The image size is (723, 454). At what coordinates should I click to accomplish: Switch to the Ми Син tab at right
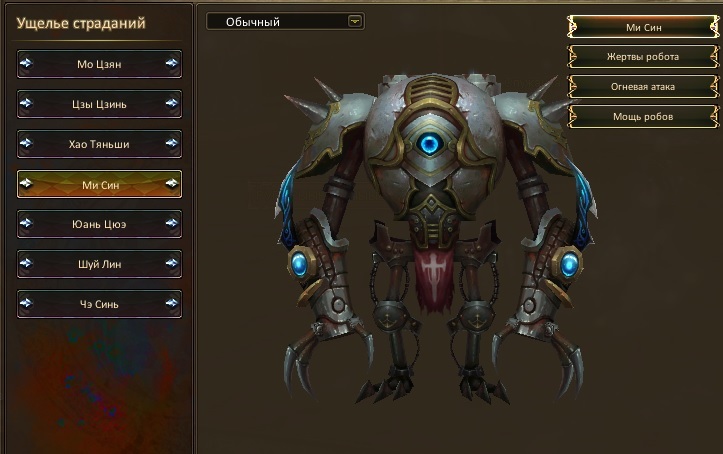[x=640, y=27]
